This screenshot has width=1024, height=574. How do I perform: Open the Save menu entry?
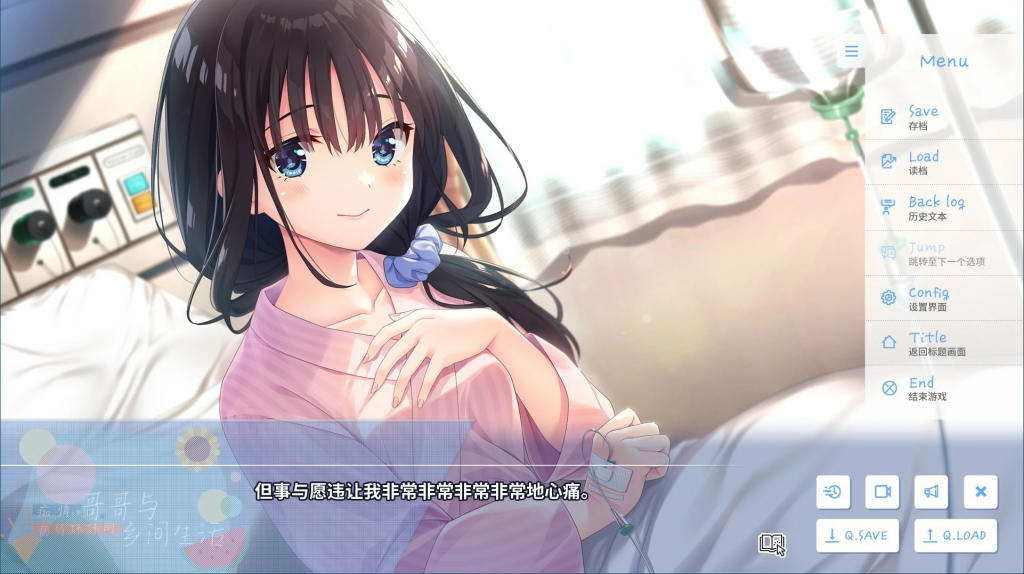pos(922,117)
